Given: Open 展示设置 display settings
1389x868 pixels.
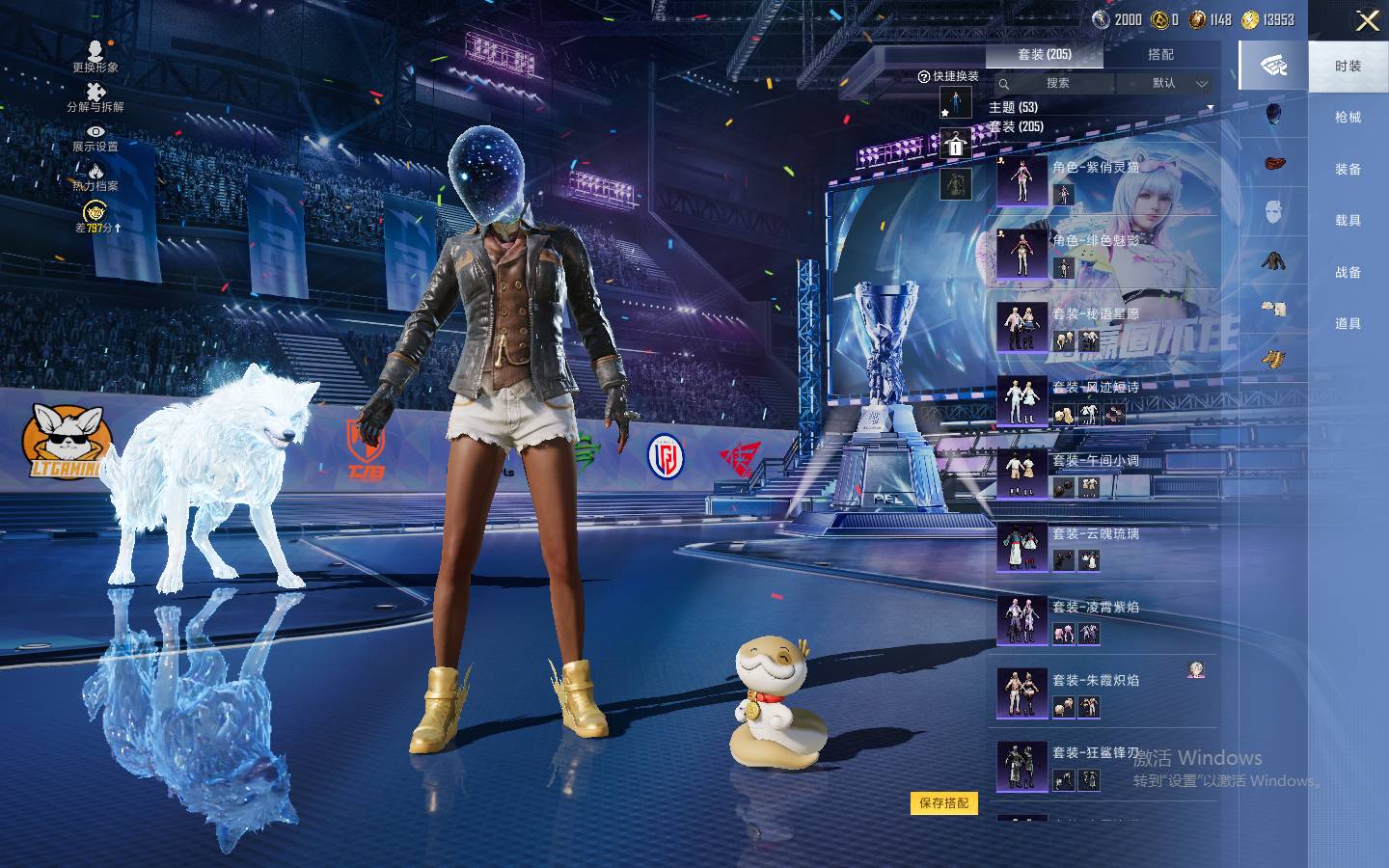Looking at the screenshot, I should point(95,137).
